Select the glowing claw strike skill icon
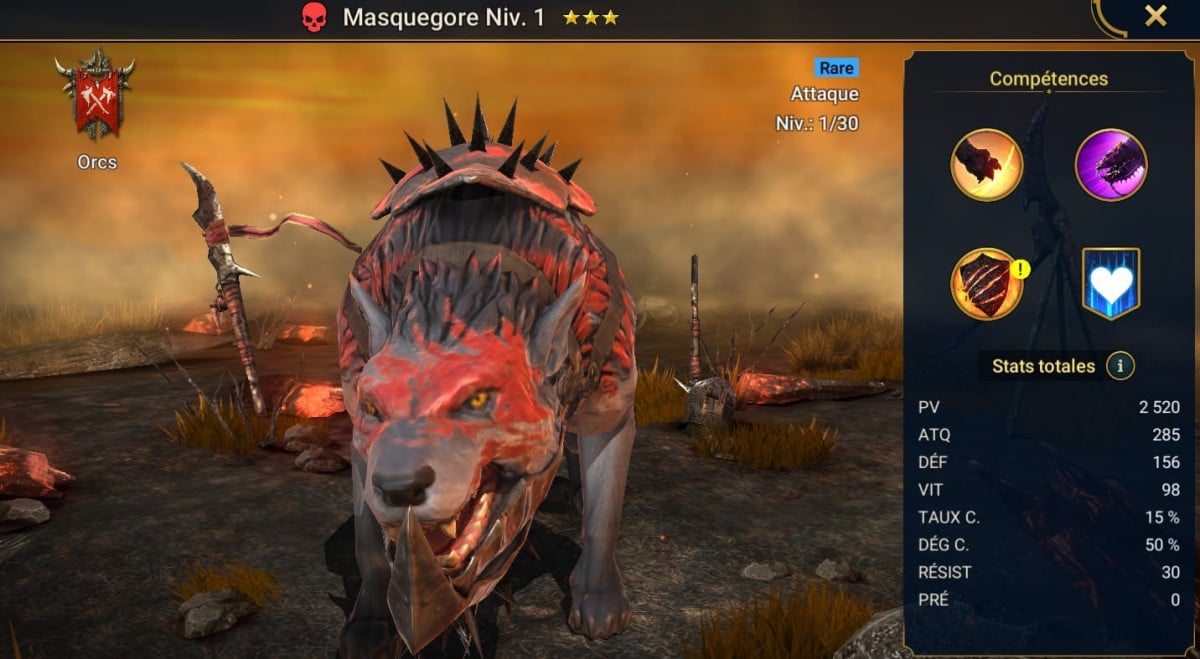Screen dimensions: 1200x659 pos(987,165)
